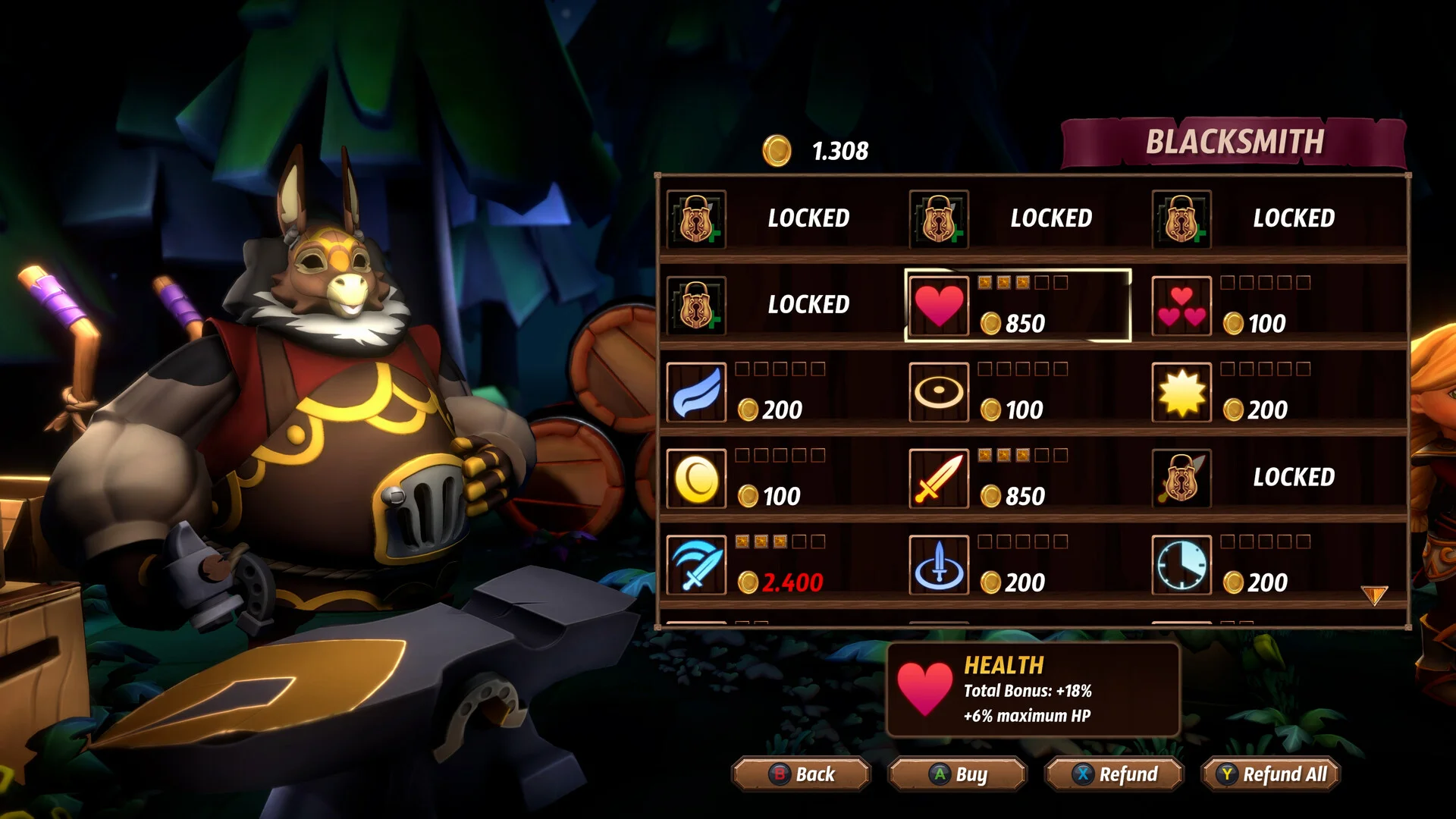Viewport: 1456px width, 819px height.
Task: Select the sword-in-circle upgrade
Action: (x=939, y=565)
